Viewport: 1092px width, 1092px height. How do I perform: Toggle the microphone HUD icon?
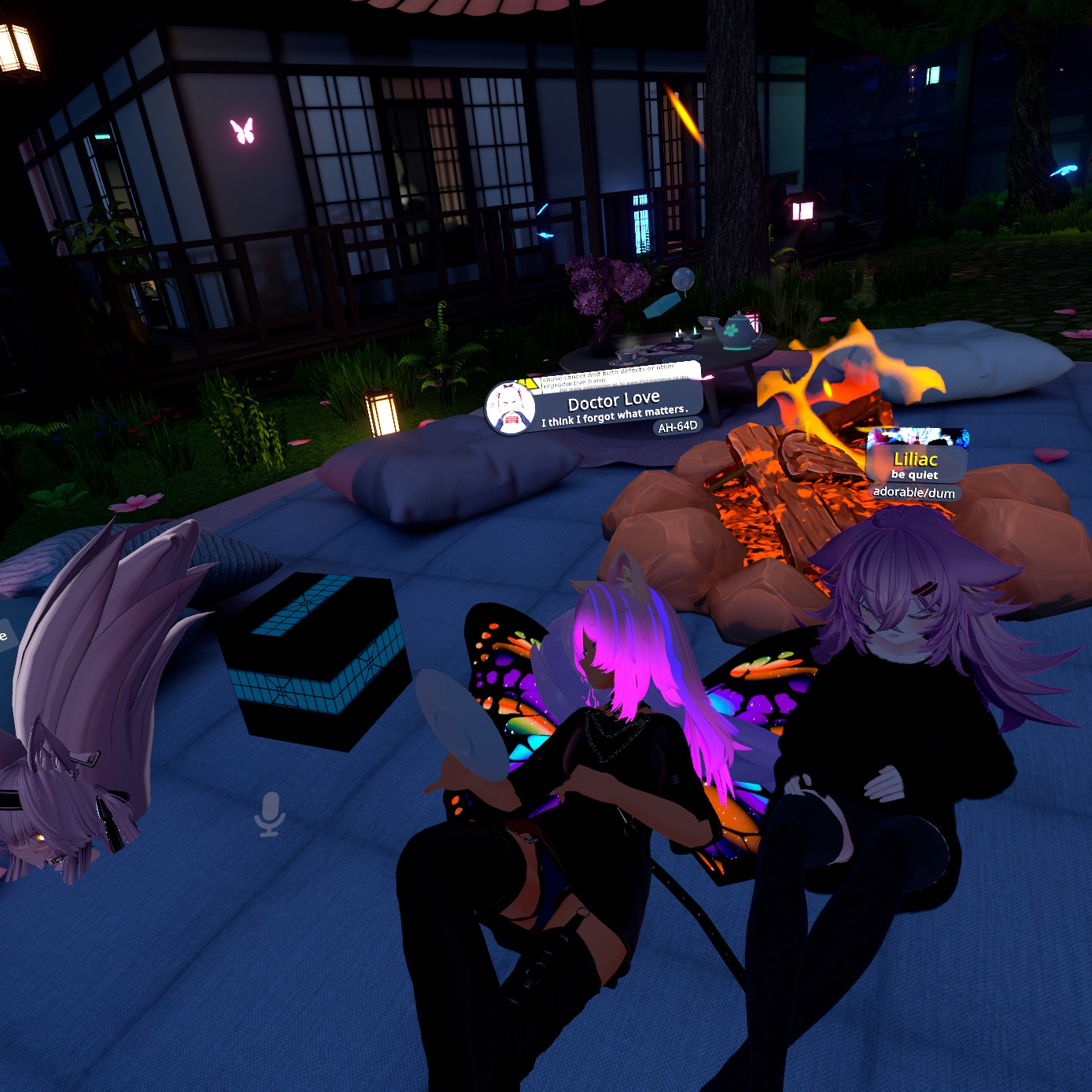pos(270,813)
